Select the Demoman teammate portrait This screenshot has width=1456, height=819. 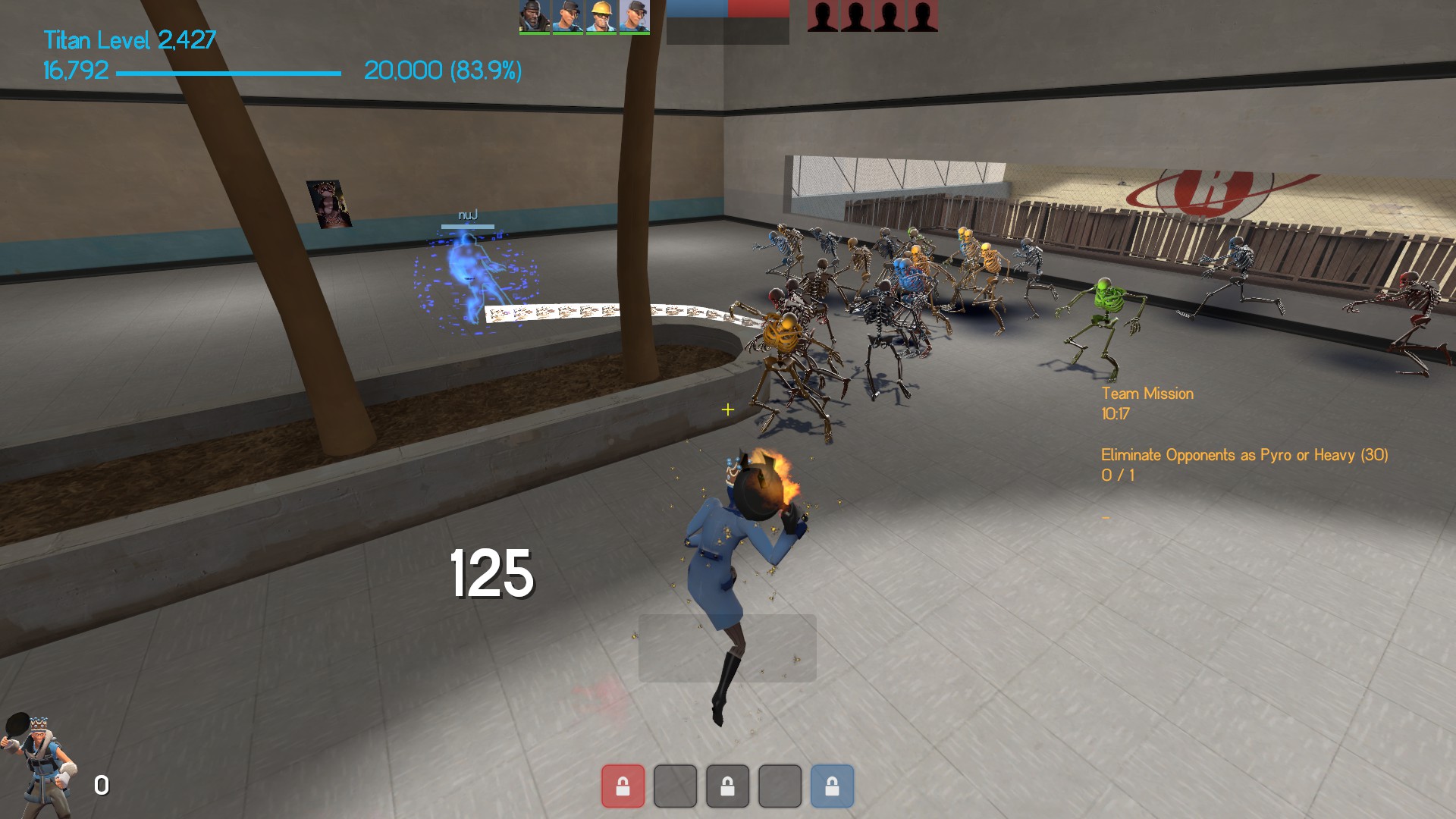534,17
